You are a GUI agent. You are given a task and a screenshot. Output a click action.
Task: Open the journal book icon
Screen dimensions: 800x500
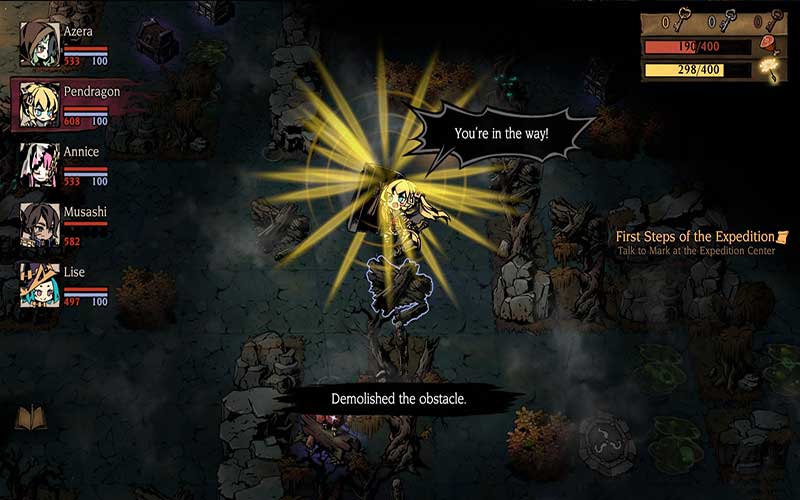30,417
